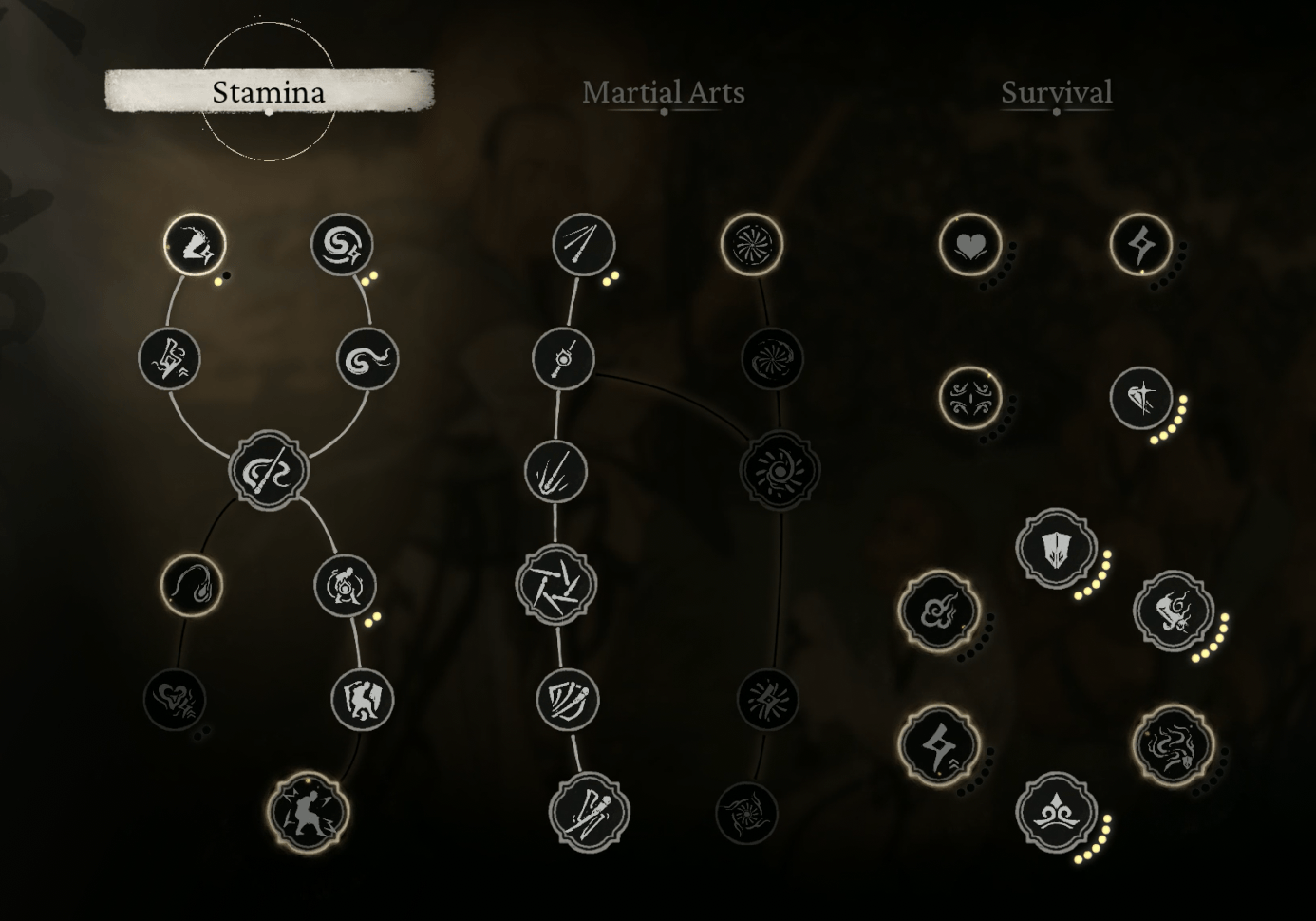
Task: Select the four spinning staves skill node
Action: pyautogui.click(x=555, y=585)
